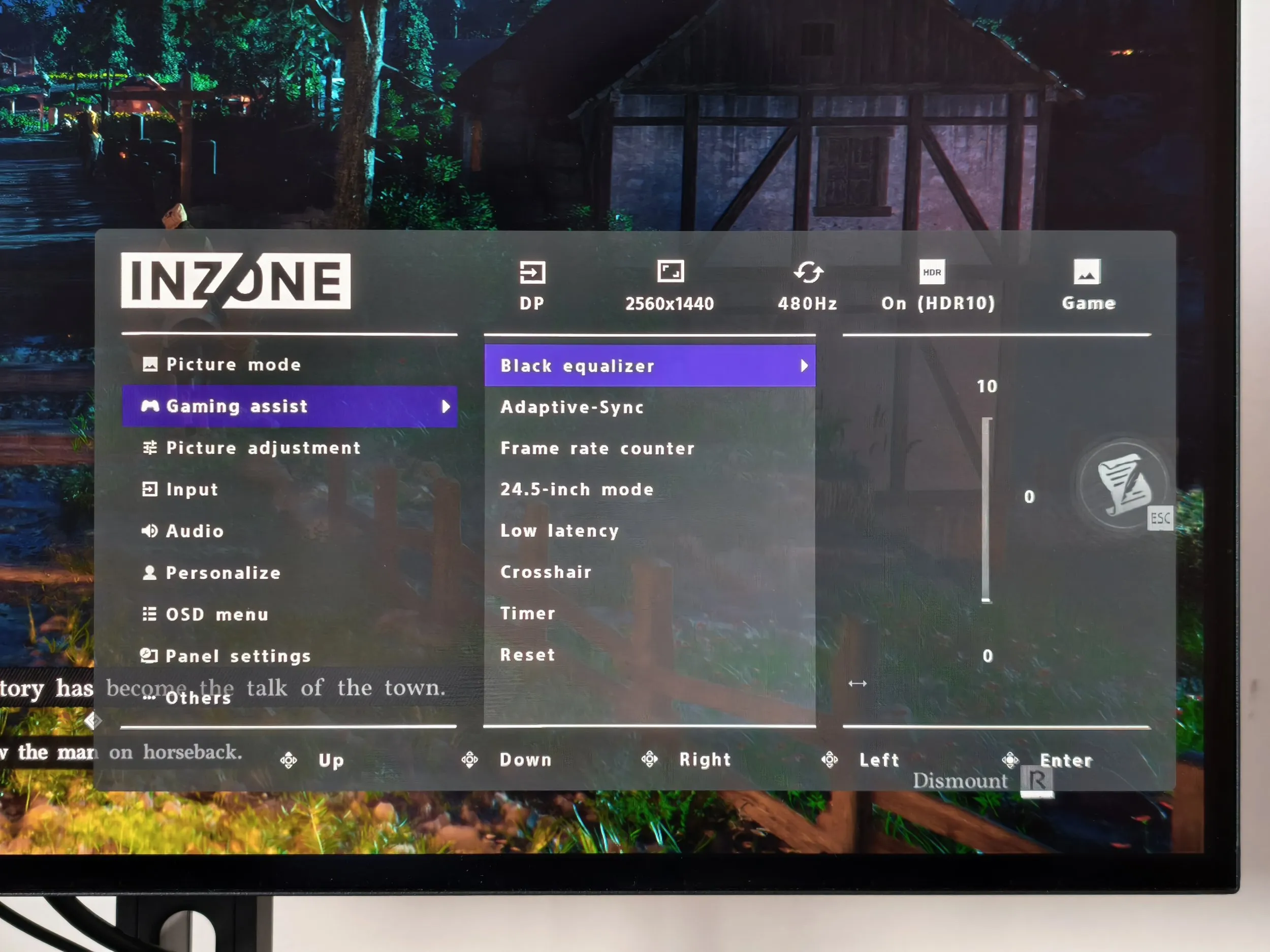
Task: Open the Crosshair option
Action: pos(546,572)
